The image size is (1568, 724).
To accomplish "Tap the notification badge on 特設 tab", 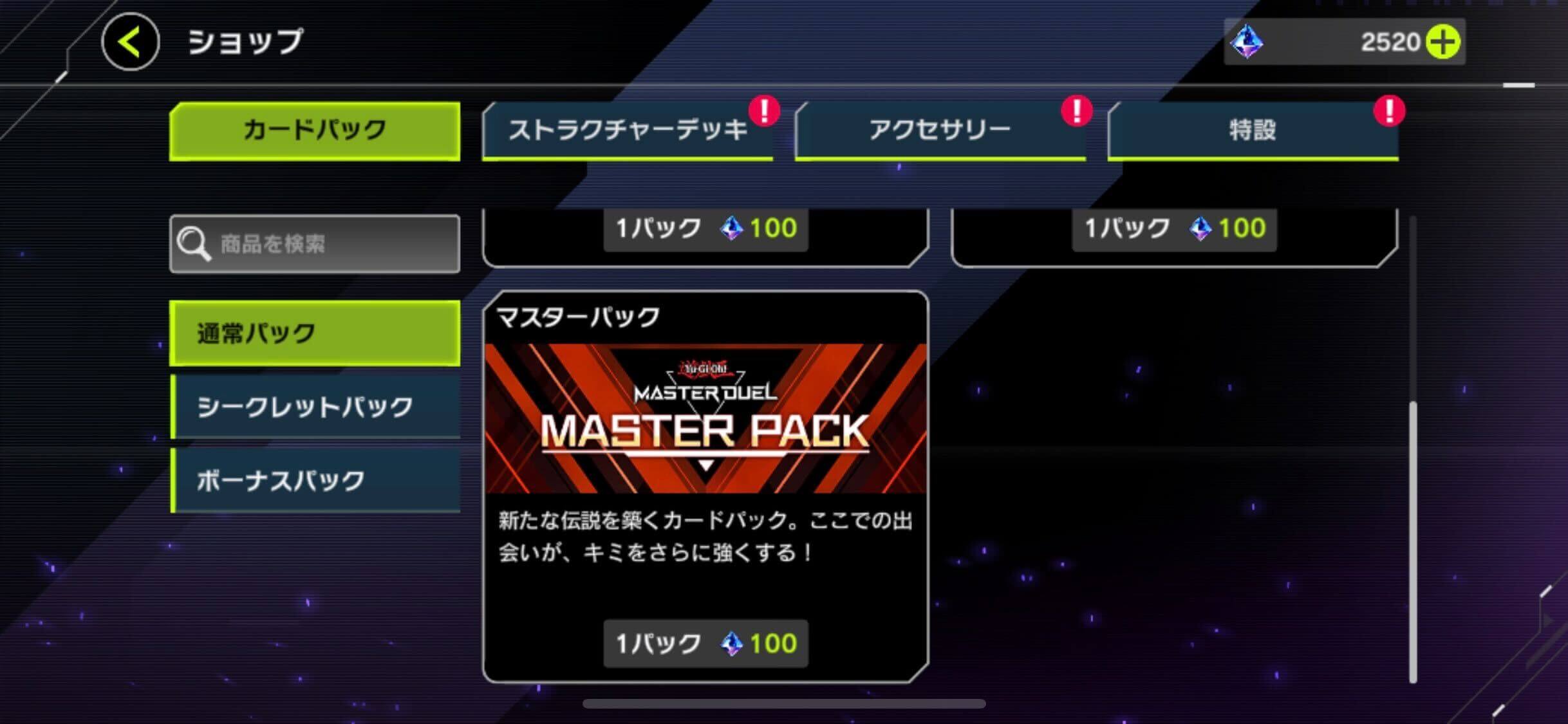I will click(1390, 109).
